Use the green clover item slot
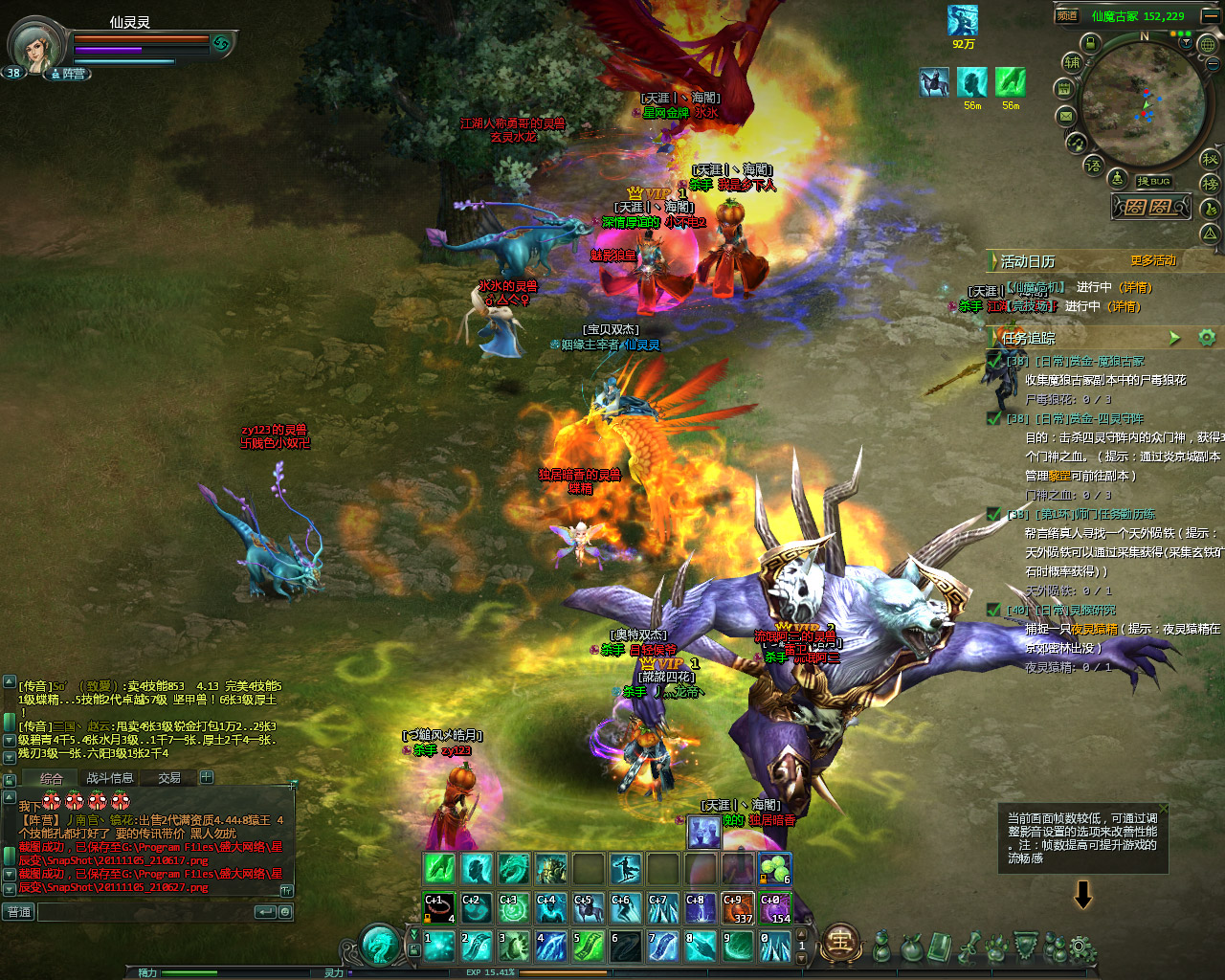1225x980 pixels. tap(774, 869)
